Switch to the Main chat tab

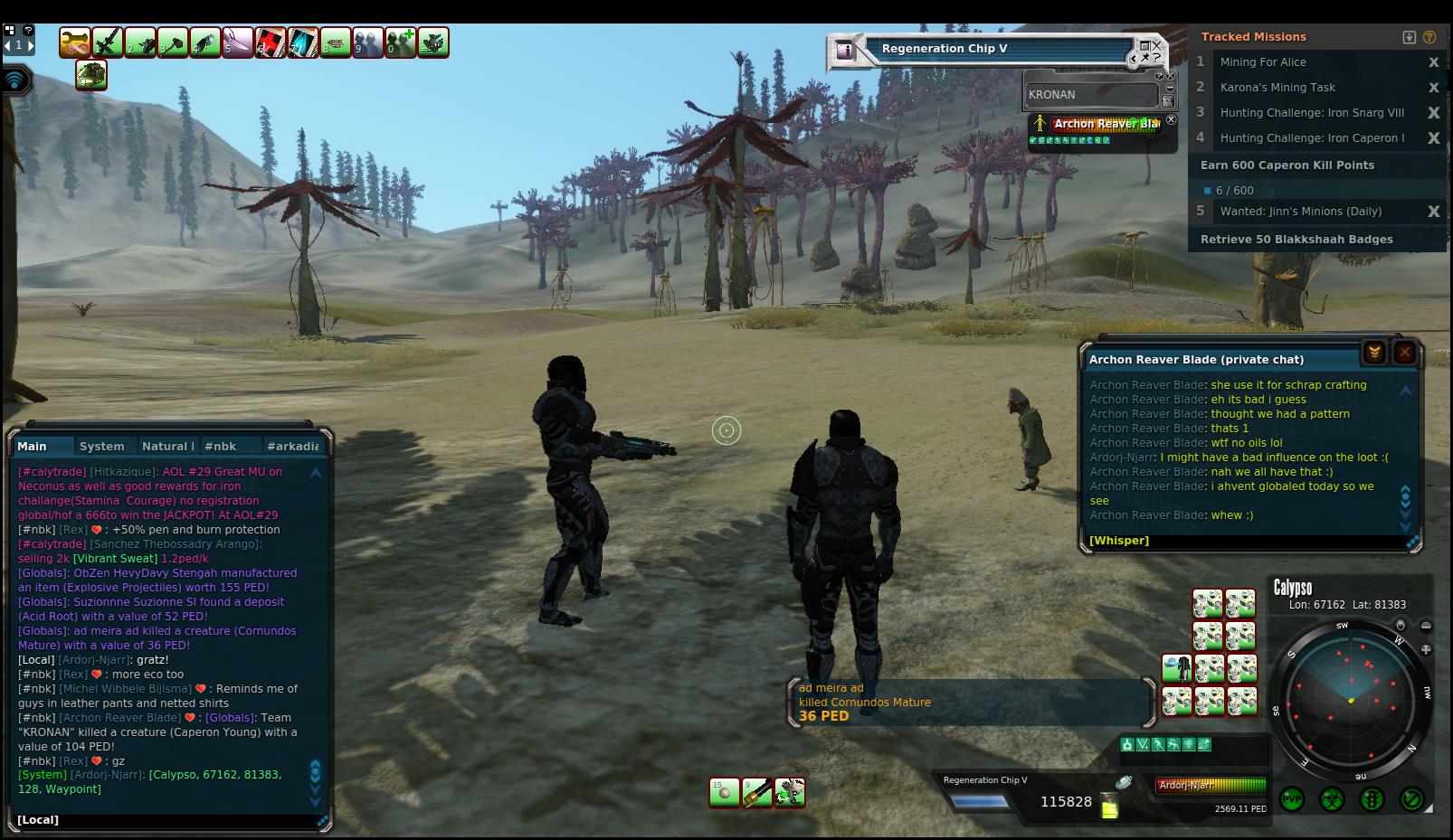[x=33, y=446]
